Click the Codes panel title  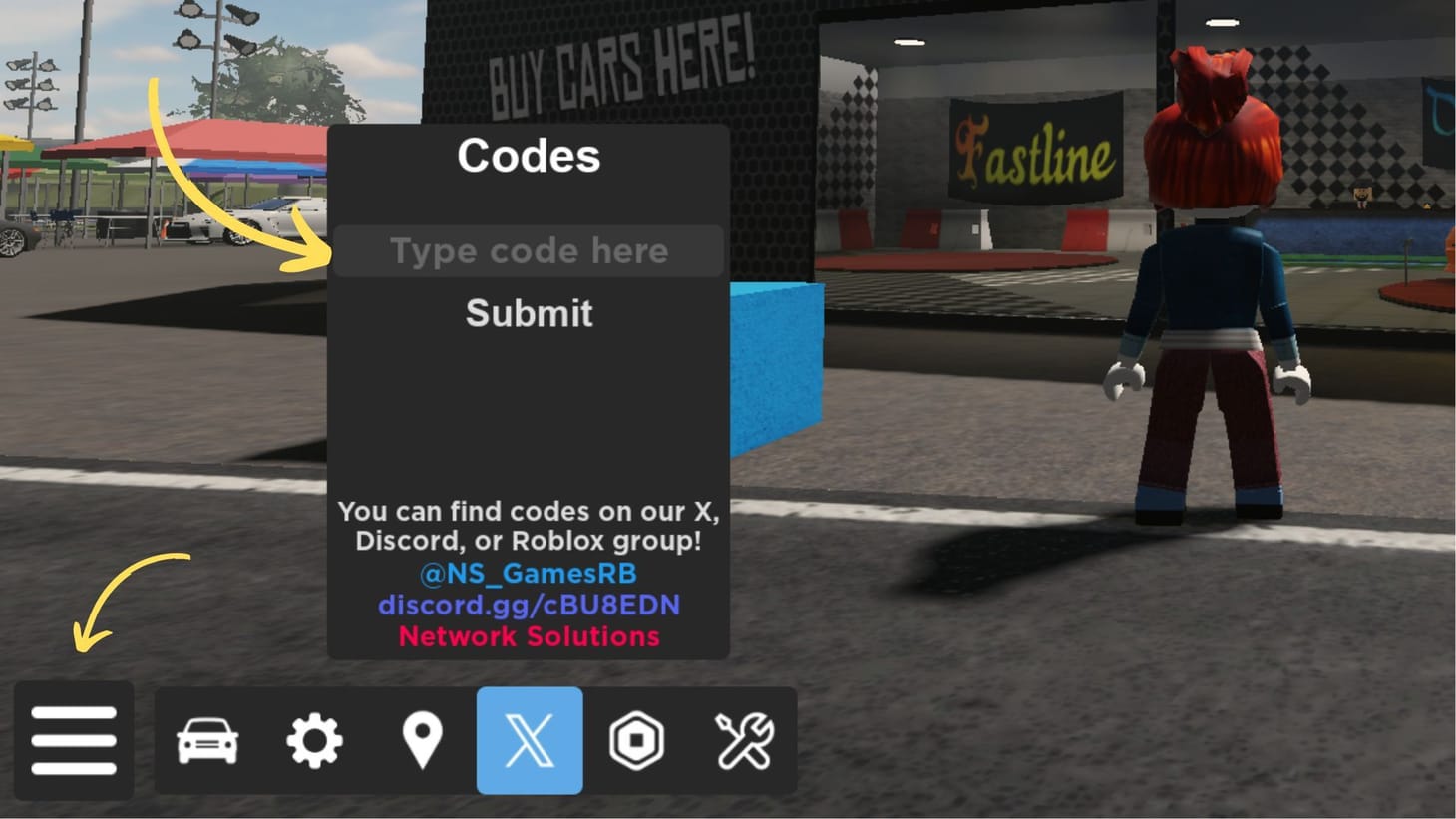pos(529,156)
